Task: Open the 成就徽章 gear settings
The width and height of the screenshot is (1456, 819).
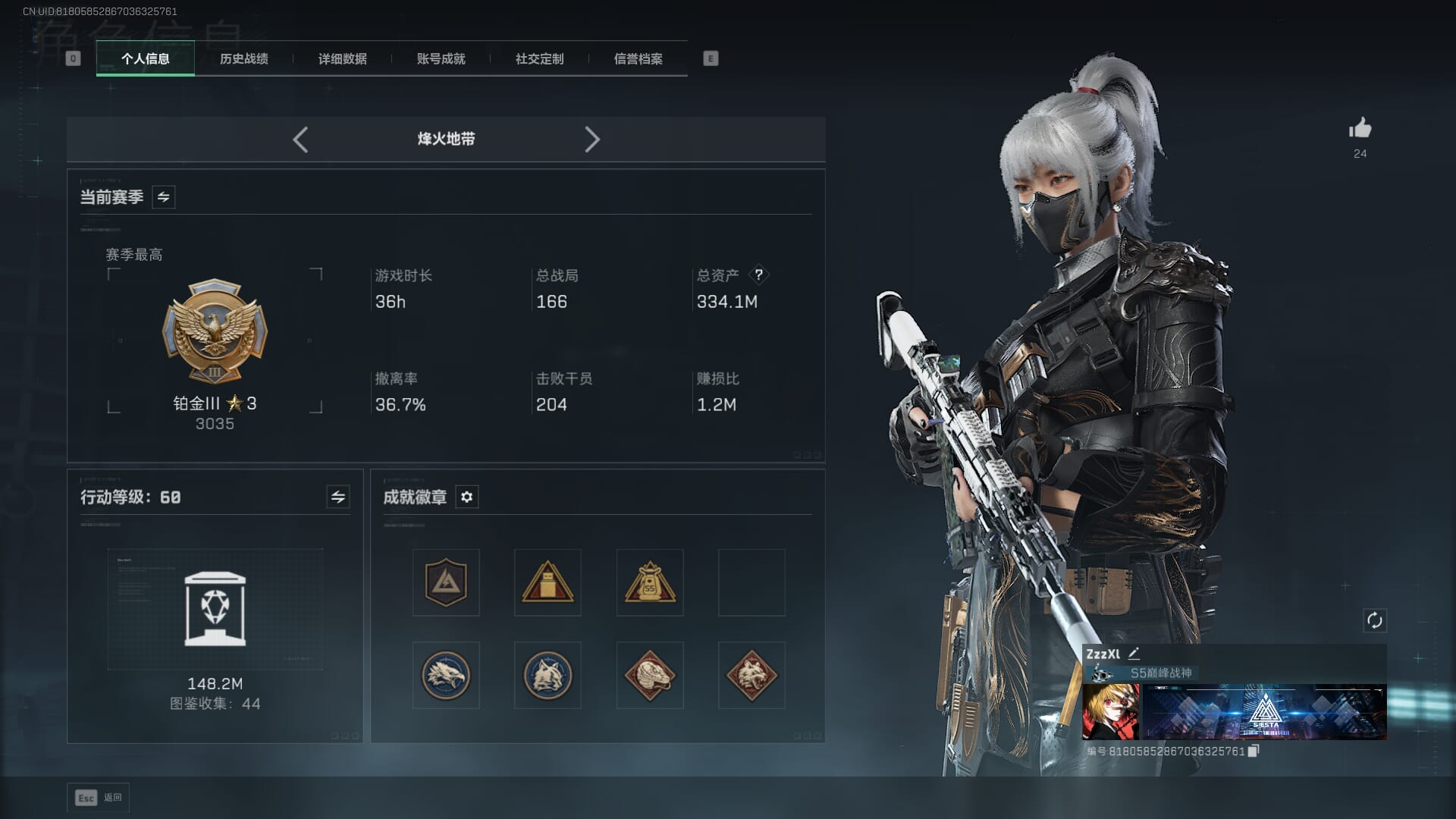Action: [x=466, y=497]
